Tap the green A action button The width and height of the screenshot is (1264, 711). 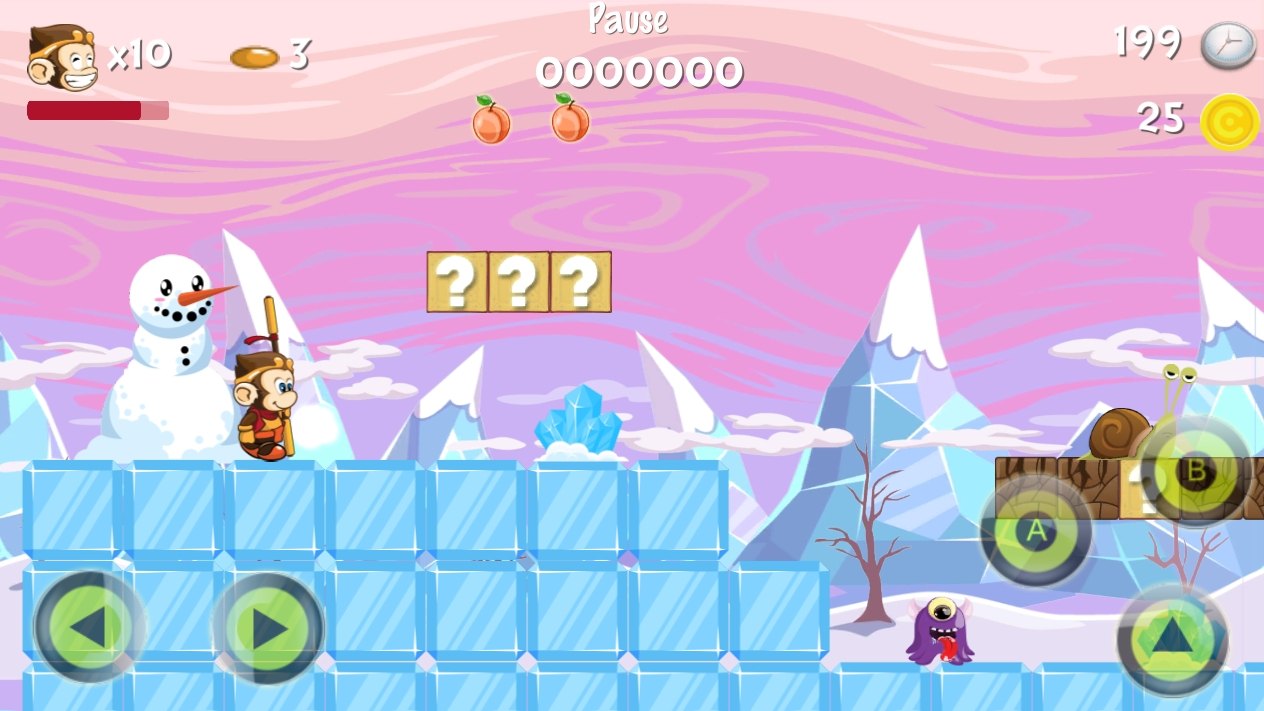click(1036, 530)
